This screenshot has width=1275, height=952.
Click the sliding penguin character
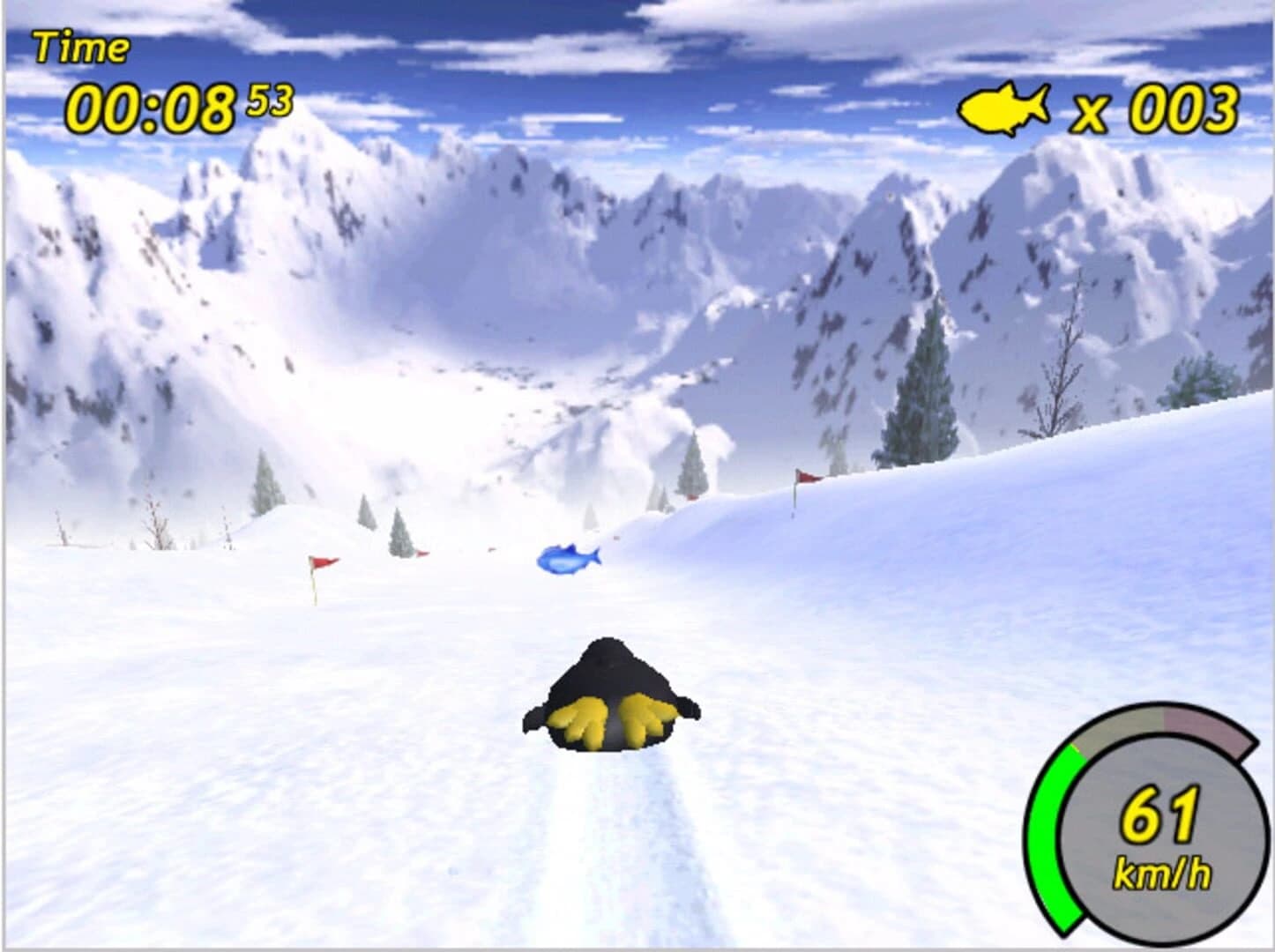pos(608,692)
